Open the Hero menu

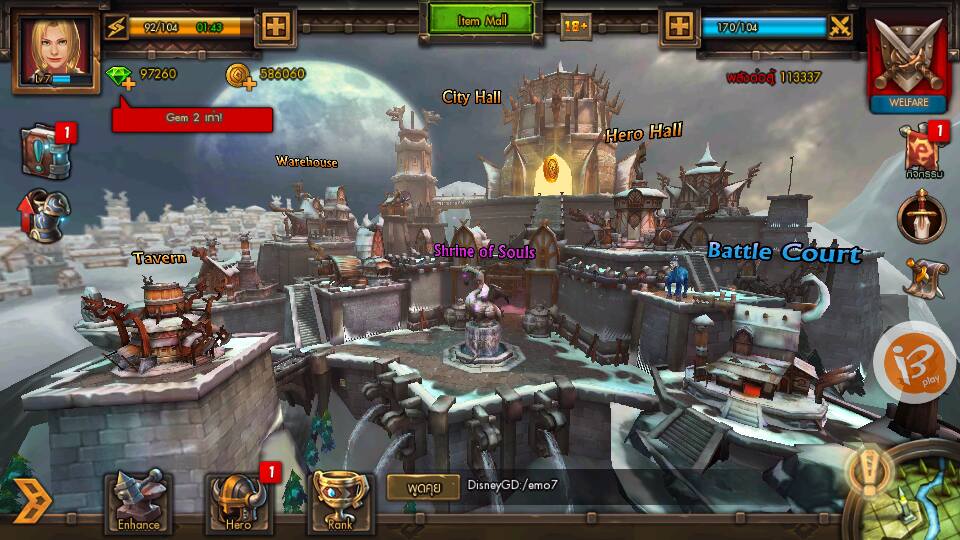click(x=237, y=502)
